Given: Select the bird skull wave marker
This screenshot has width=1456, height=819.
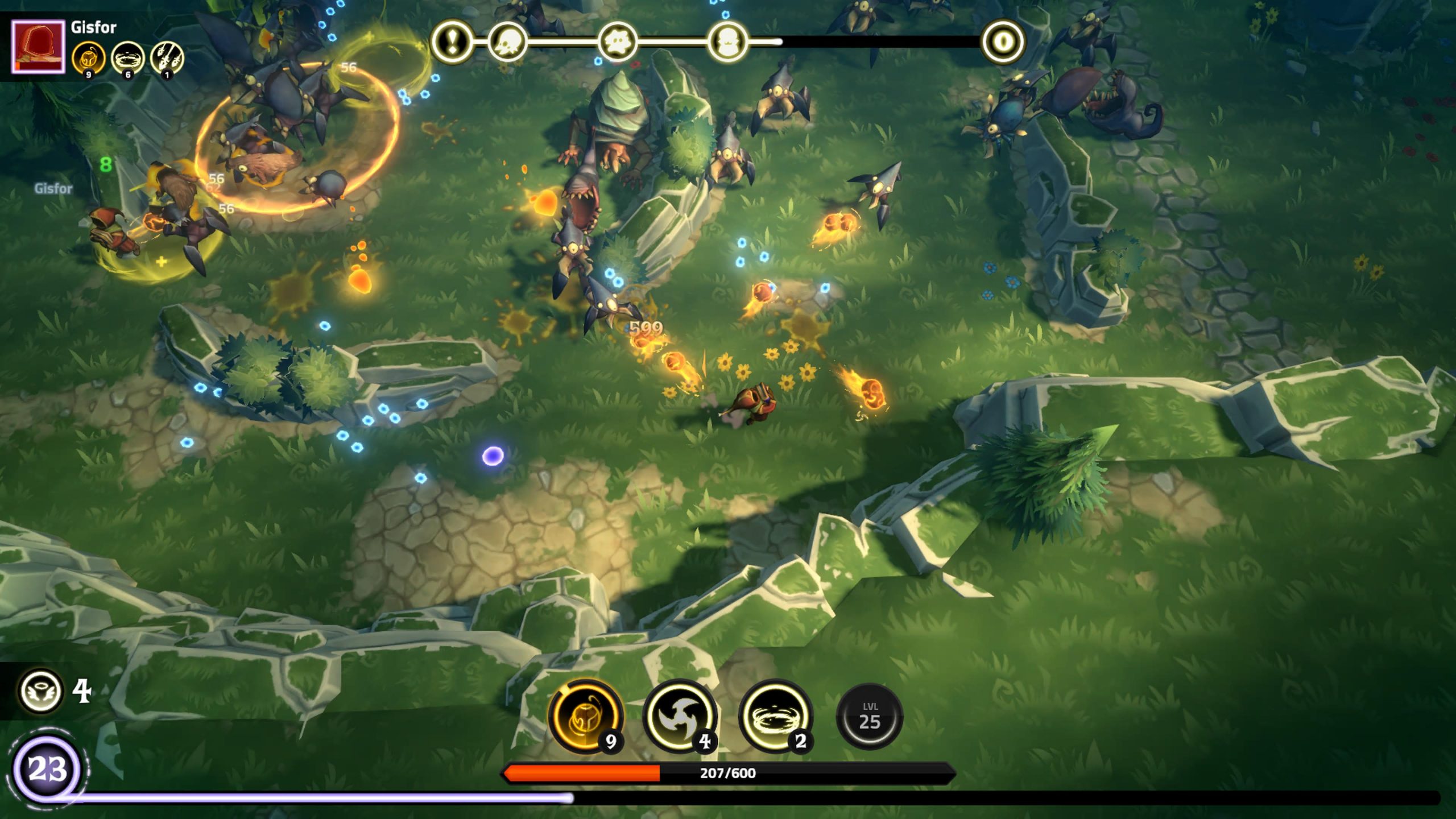Looking at the screenshot, I should pos(507,42).
